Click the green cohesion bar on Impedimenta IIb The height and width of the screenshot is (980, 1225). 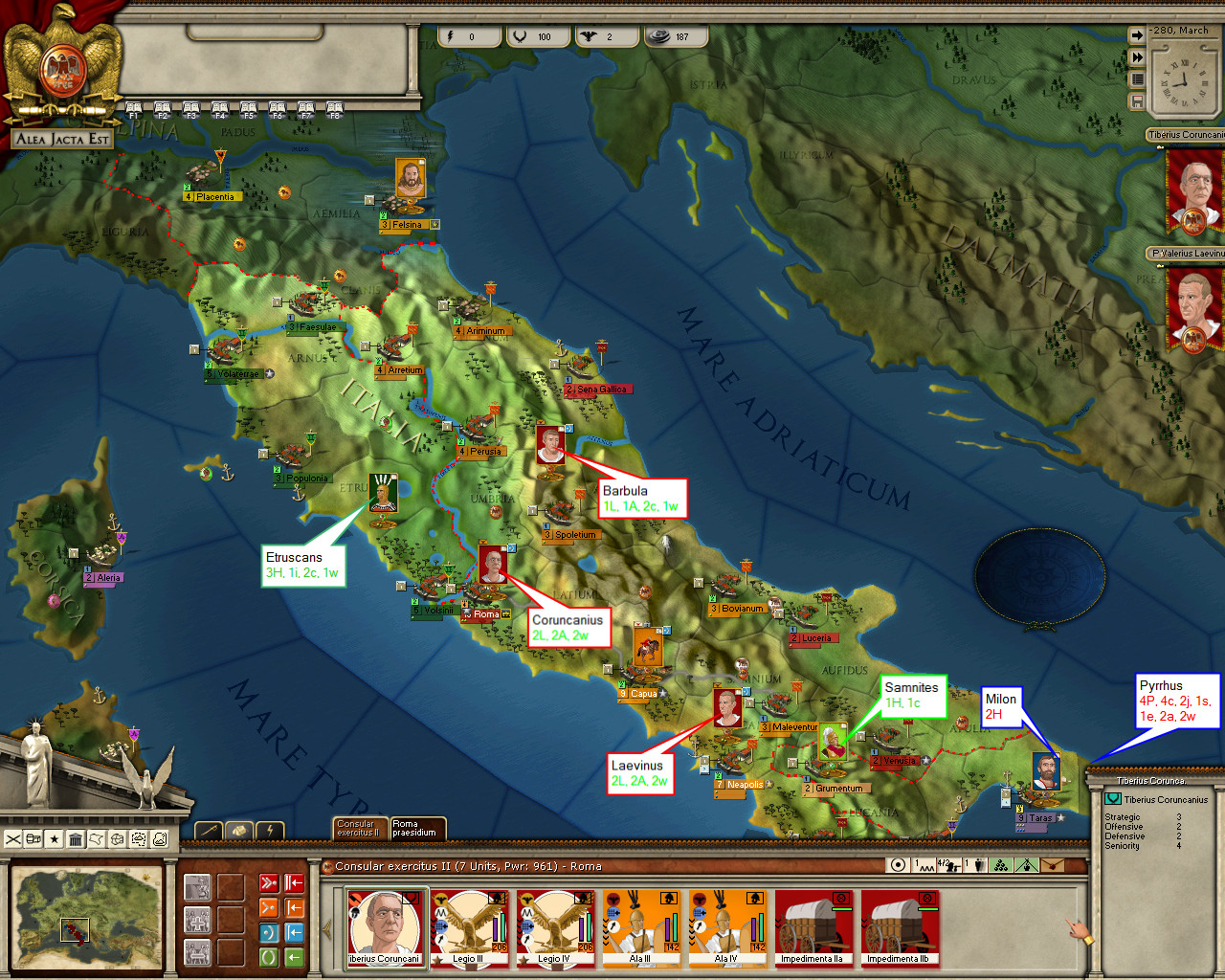pyautogui.click(x=928, y=909)
